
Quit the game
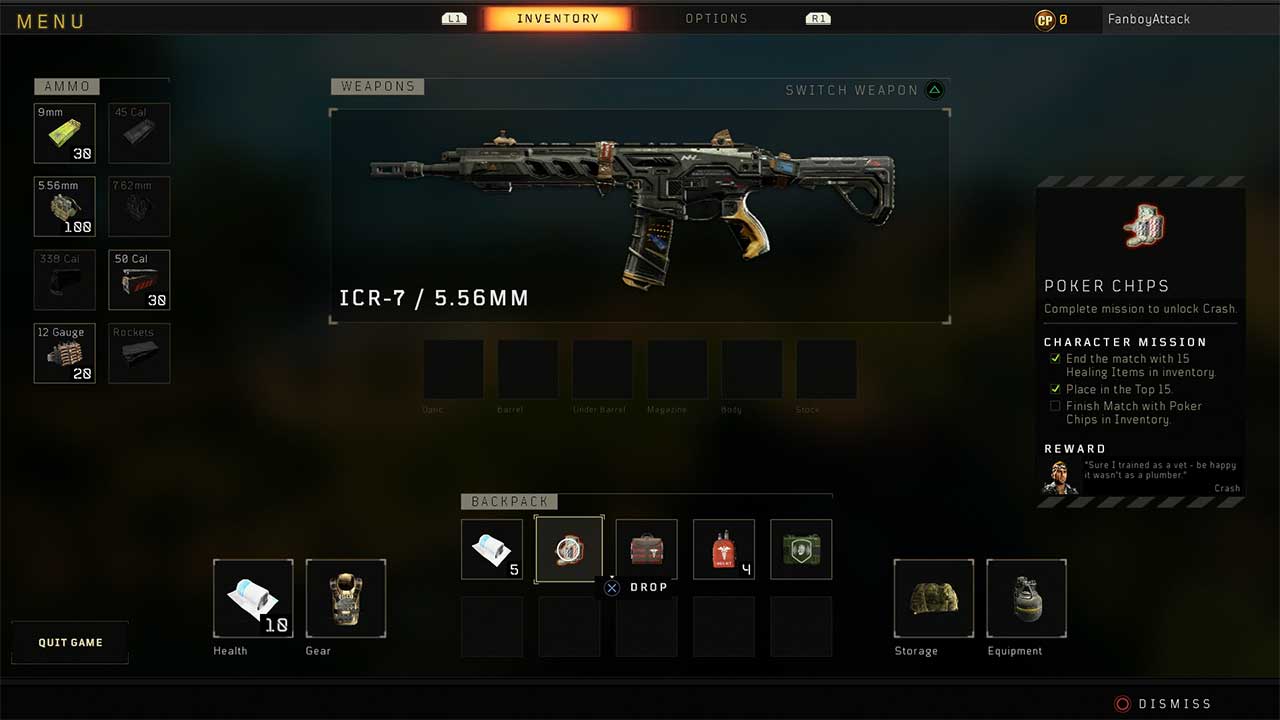pyautogui.click(x=70, y=642)
